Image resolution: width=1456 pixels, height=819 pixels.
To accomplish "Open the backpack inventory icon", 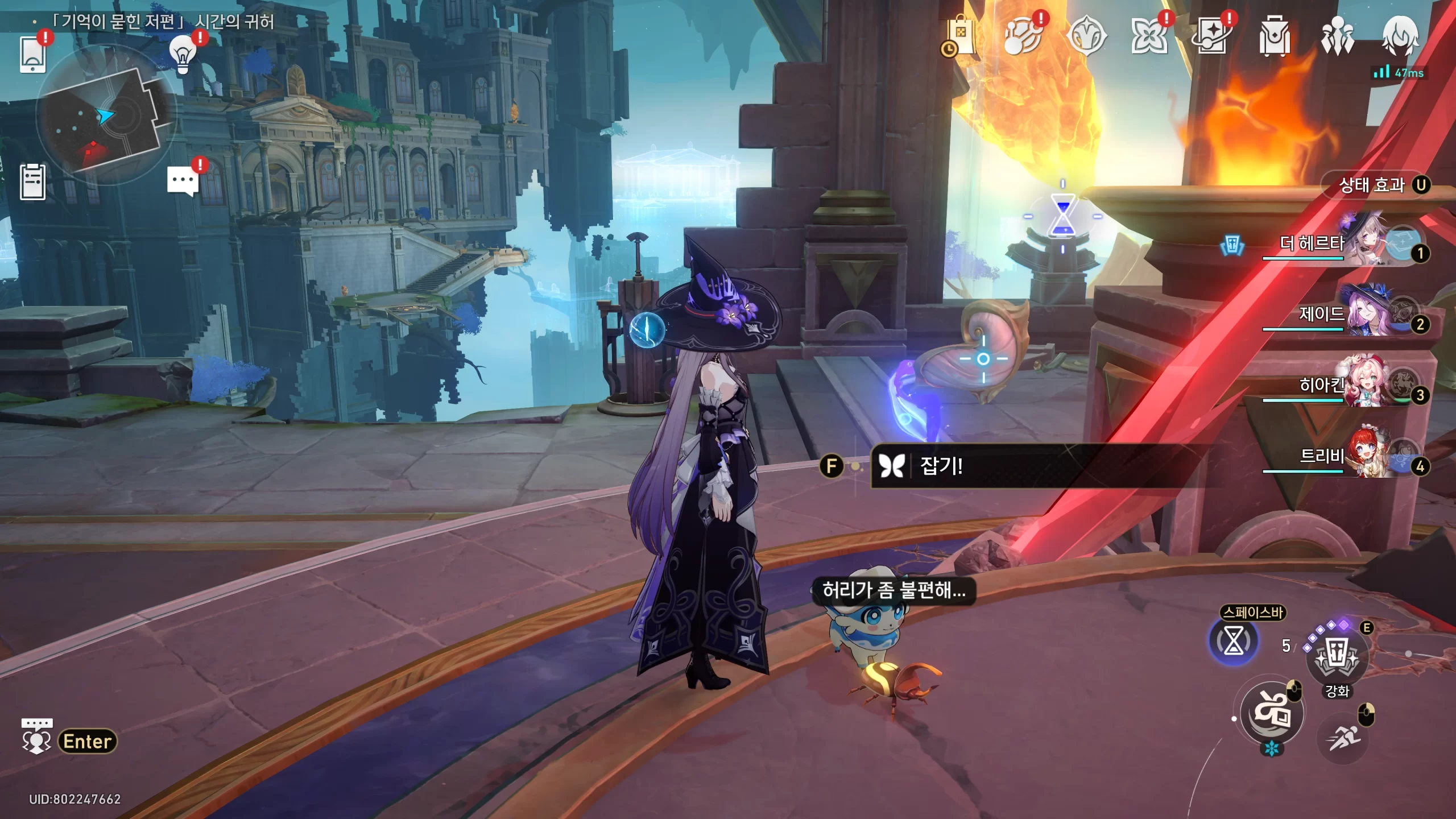I will tap(1275, 36).
